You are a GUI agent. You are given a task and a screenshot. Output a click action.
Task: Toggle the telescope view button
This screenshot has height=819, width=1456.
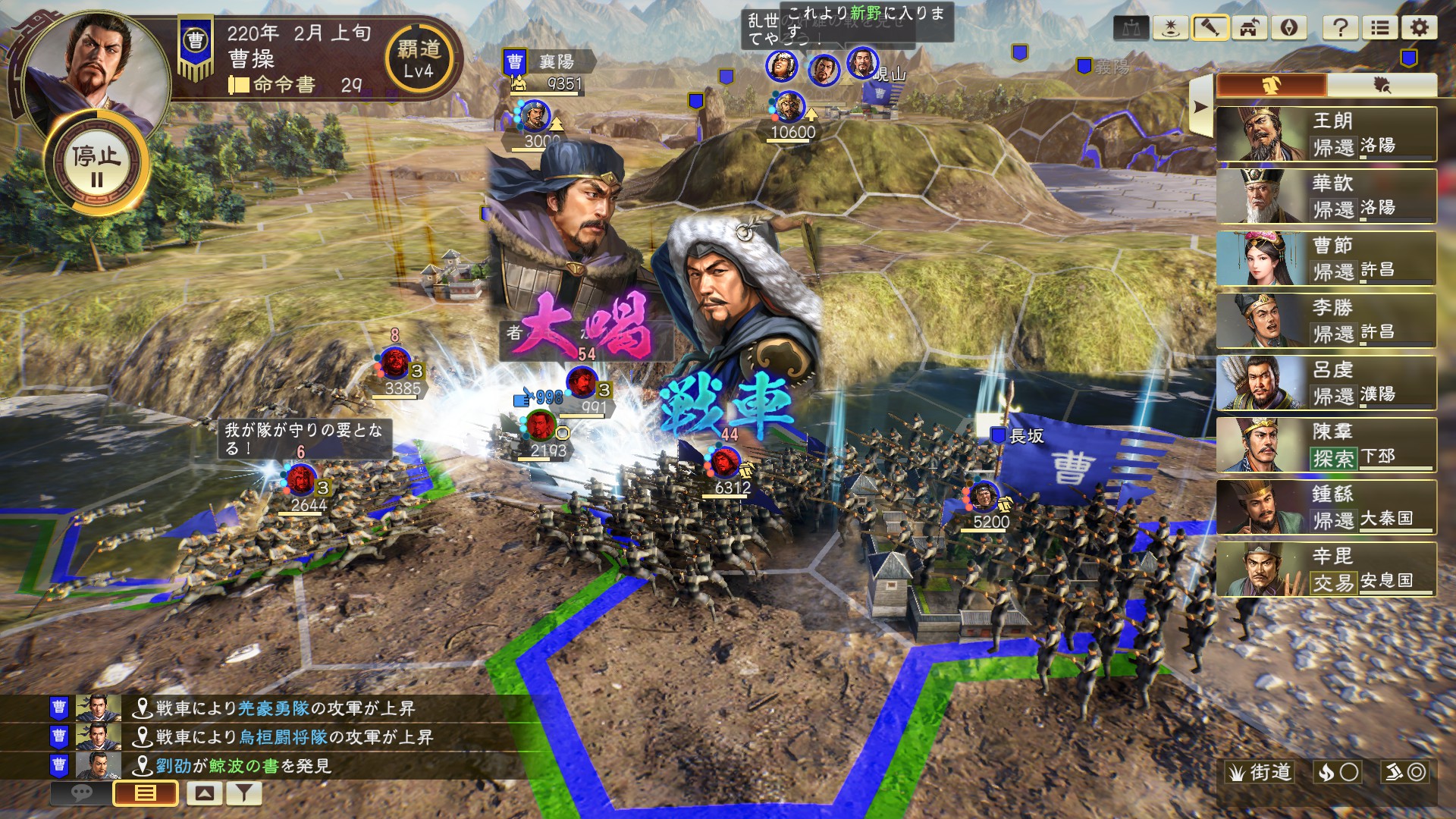click(1210, 28)
